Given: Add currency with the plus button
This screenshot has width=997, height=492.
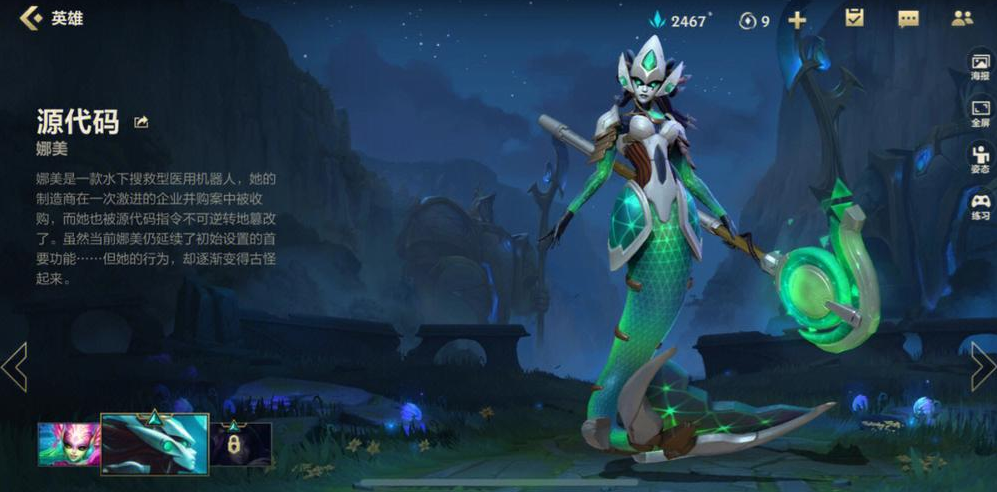Looking at the screenshot, I should [x=797, y=20].
